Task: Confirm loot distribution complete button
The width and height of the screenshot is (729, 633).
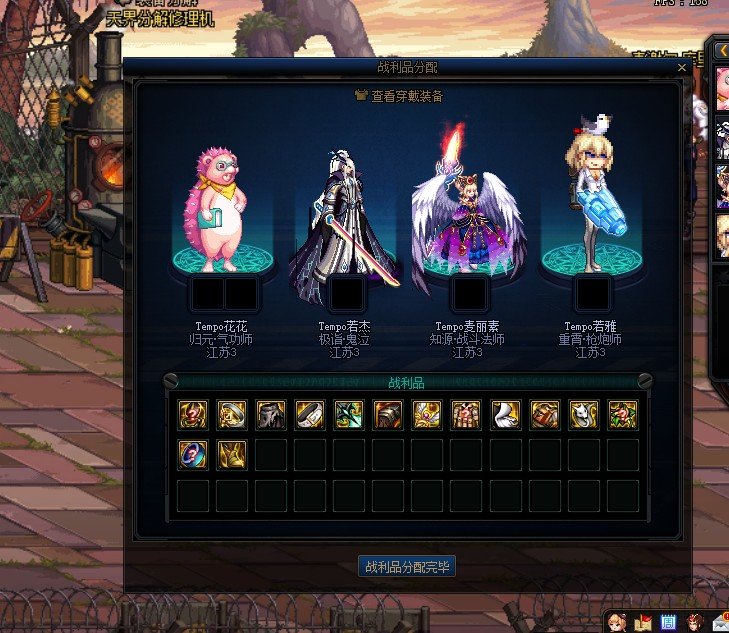Action: [x=407, y=567]
